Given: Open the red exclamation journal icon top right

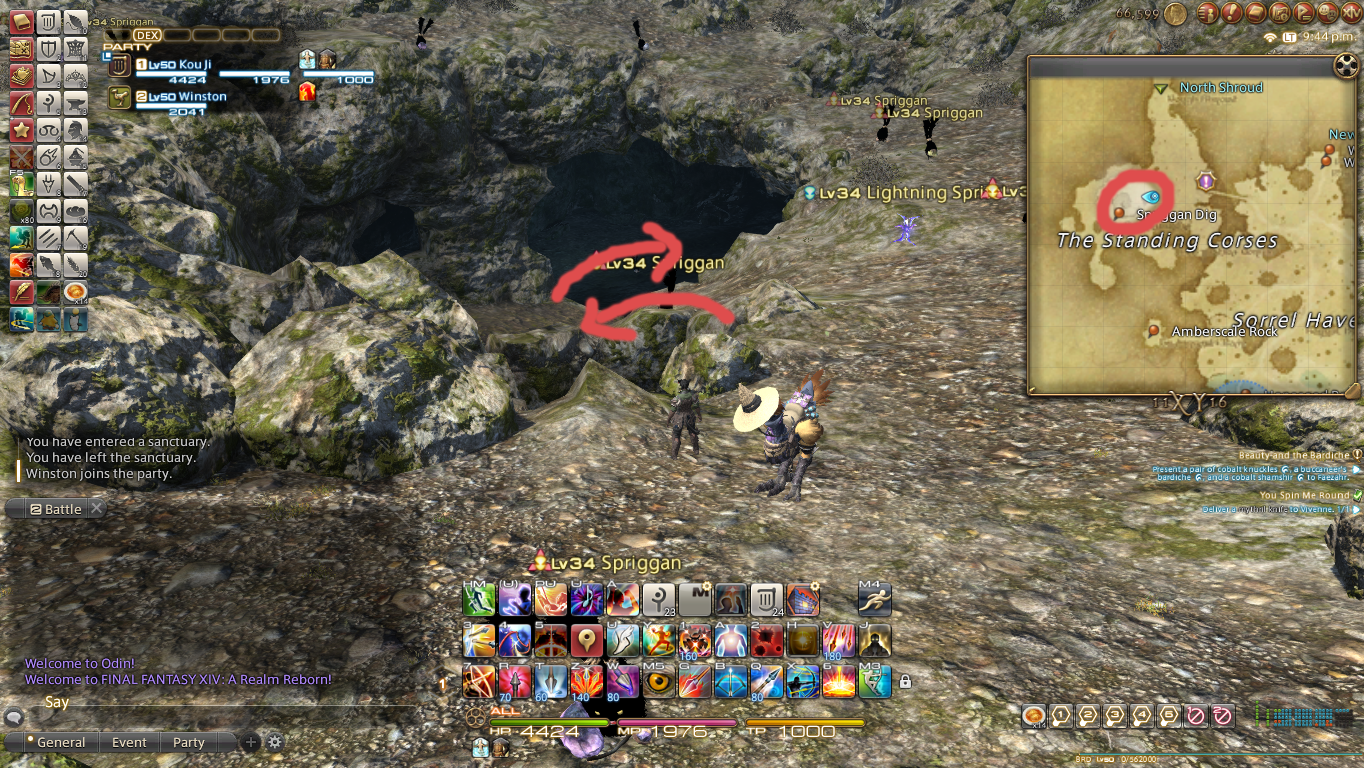Looking at the screenshot, I should 1233,14.
